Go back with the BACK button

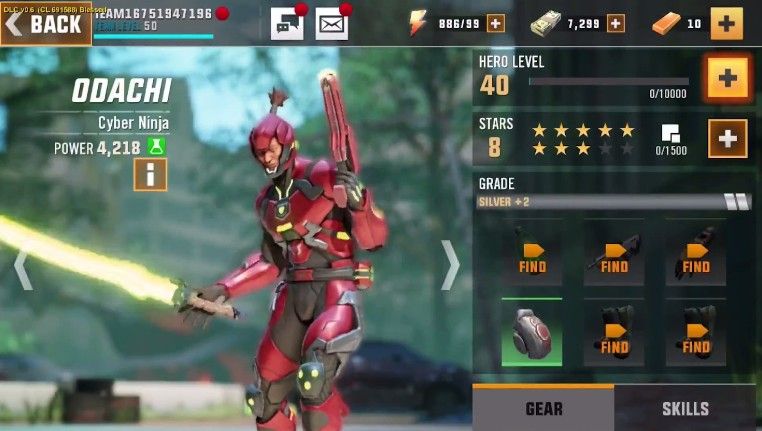[46, 24]
